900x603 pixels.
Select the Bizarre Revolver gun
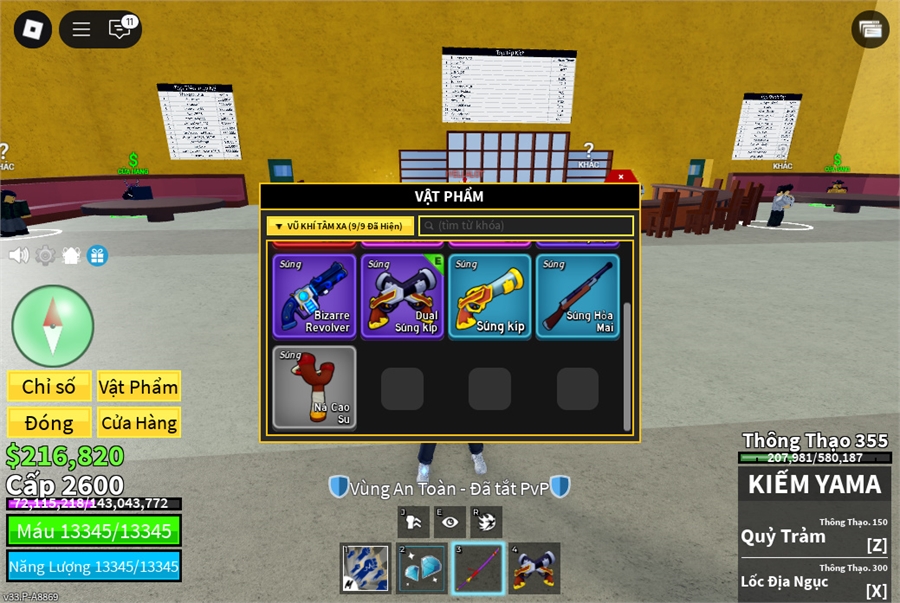click(315, 296)
